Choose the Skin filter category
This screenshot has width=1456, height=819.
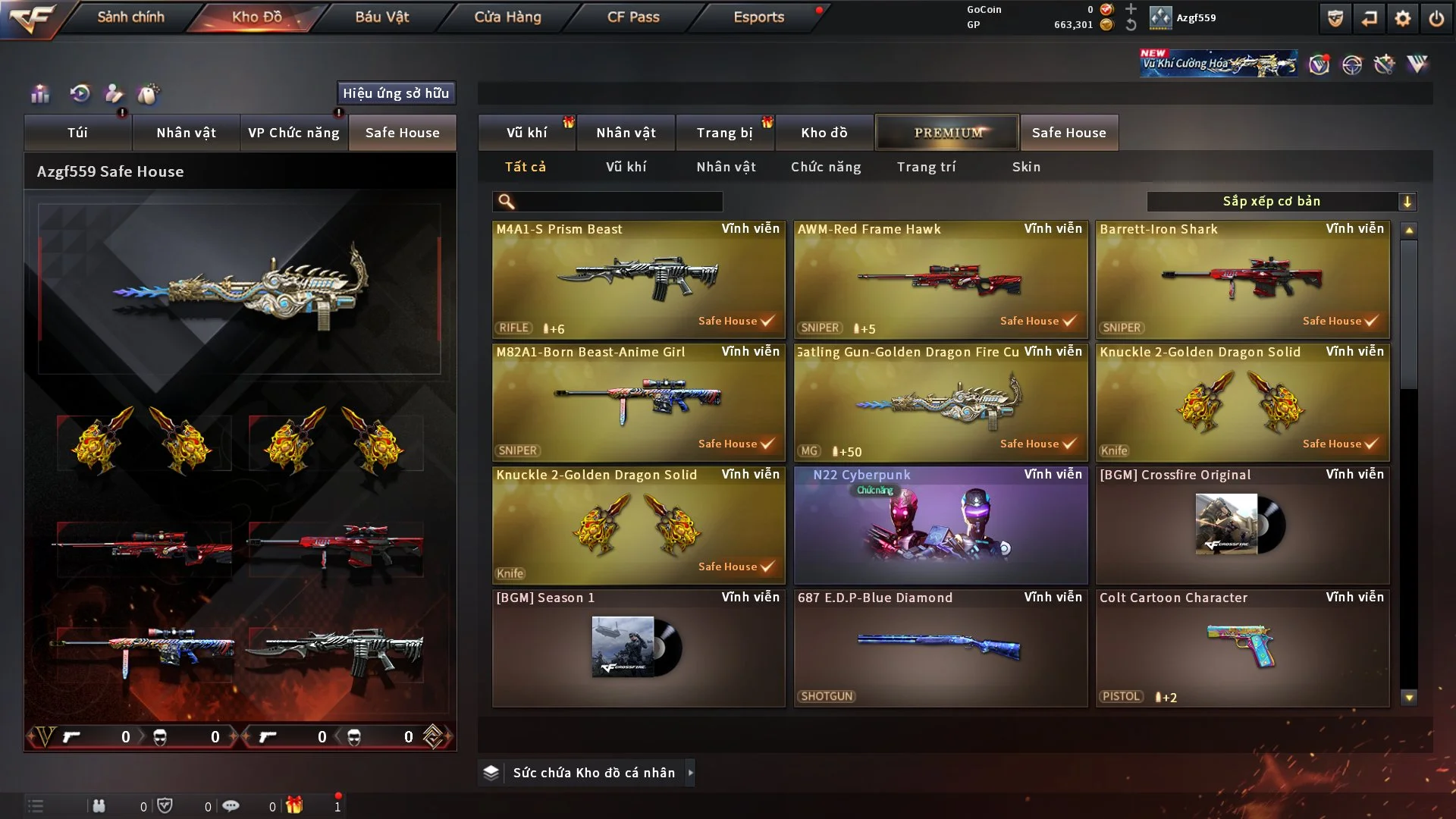[x=1026, y=167]
